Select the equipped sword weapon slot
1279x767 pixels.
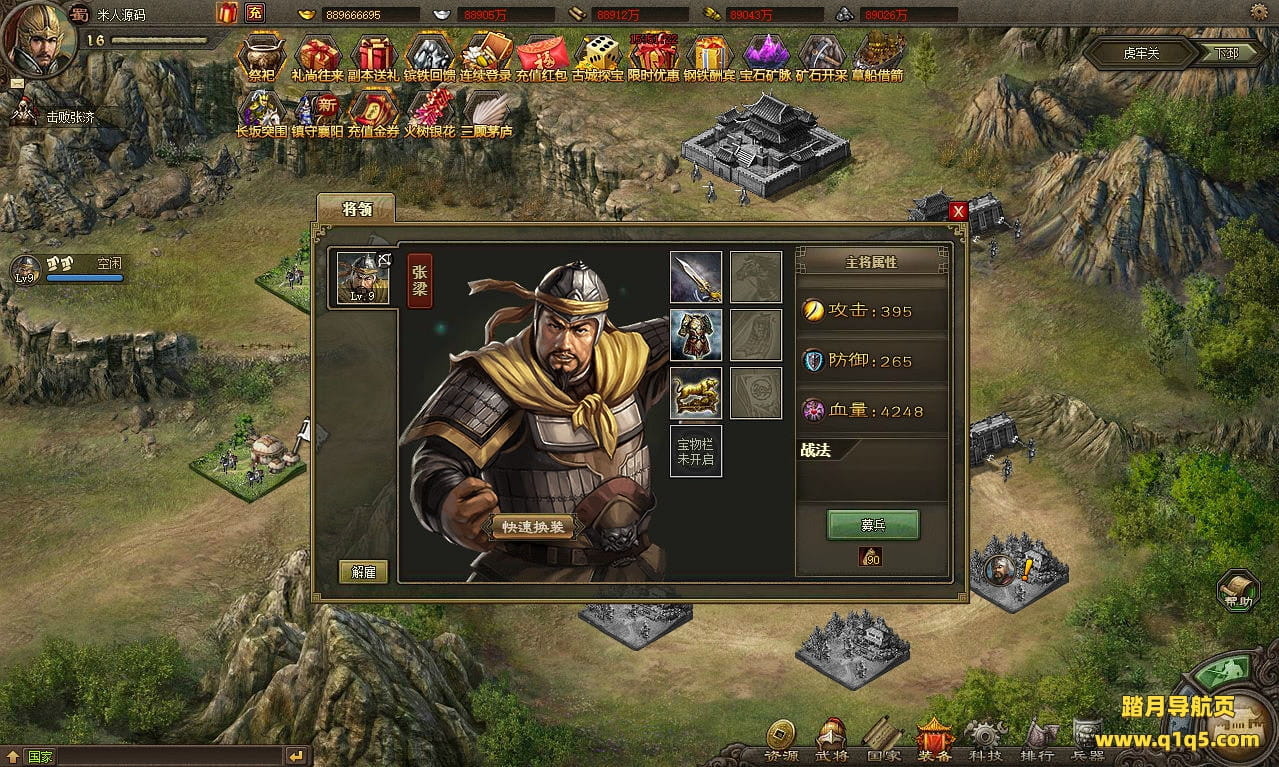click(695, 277)
